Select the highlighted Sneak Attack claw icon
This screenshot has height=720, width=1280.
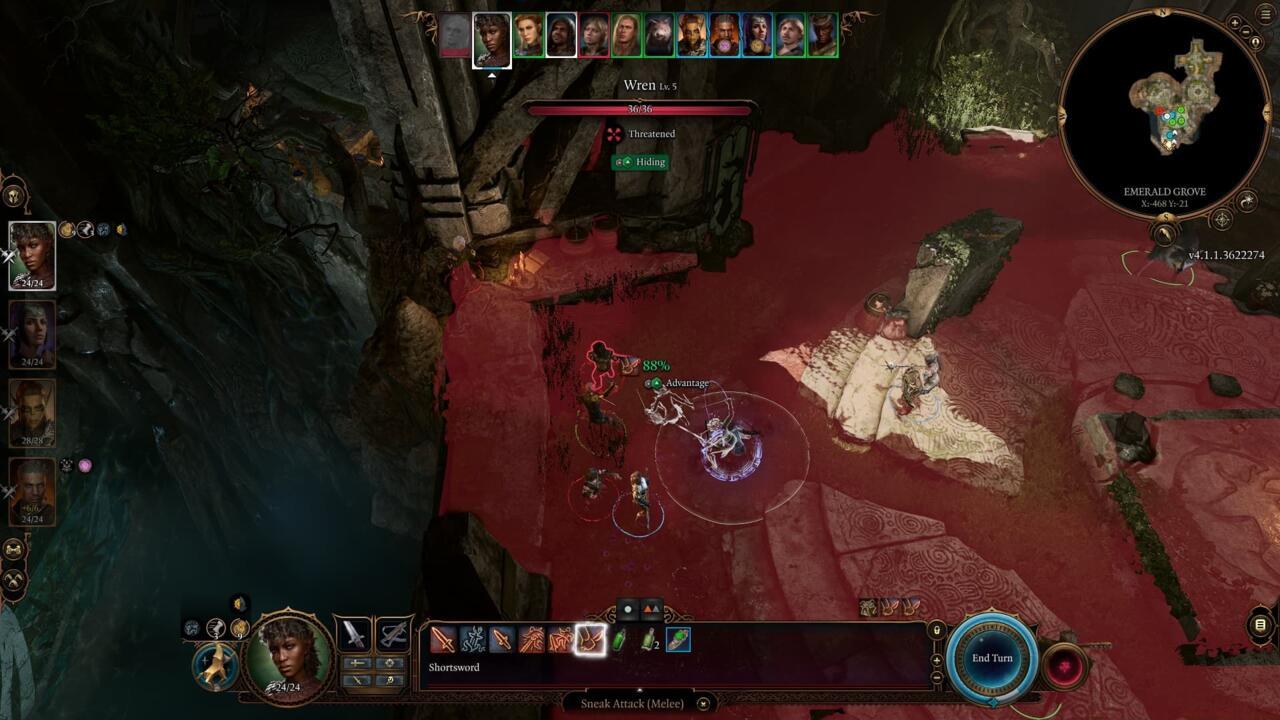(589, 640)
